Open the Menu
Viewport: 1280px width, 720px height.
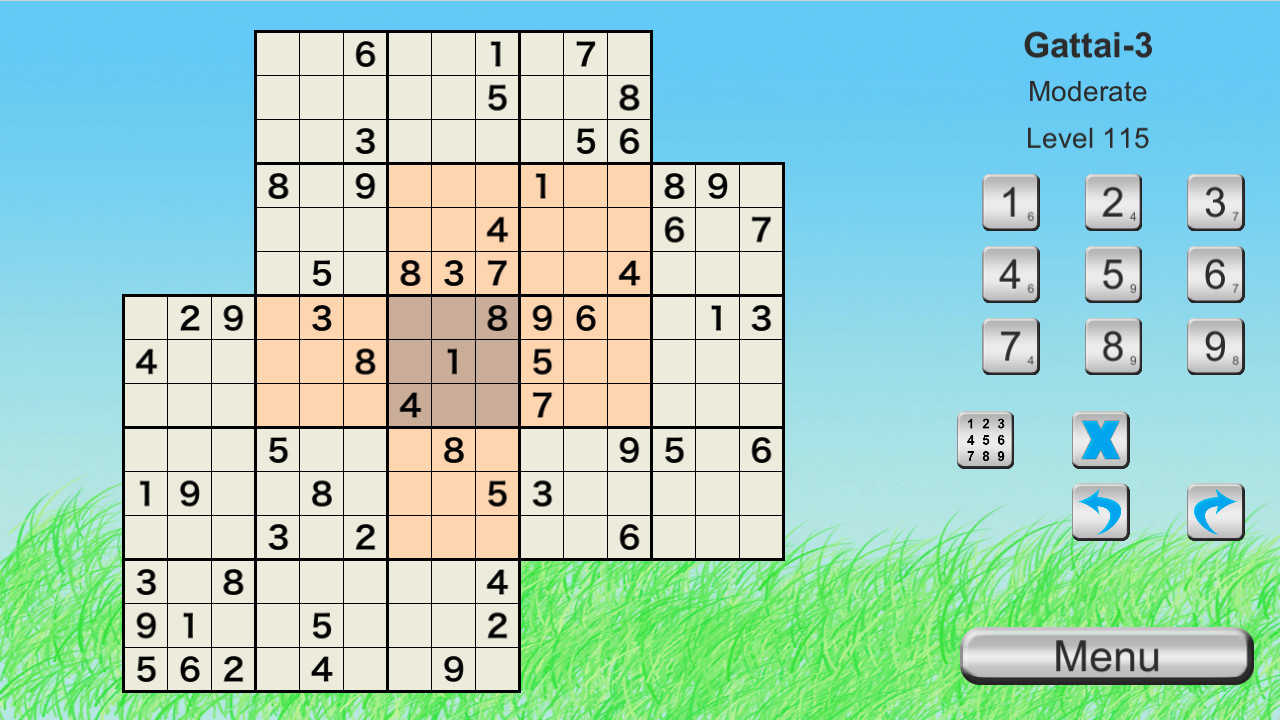[x=1105, y=655]
